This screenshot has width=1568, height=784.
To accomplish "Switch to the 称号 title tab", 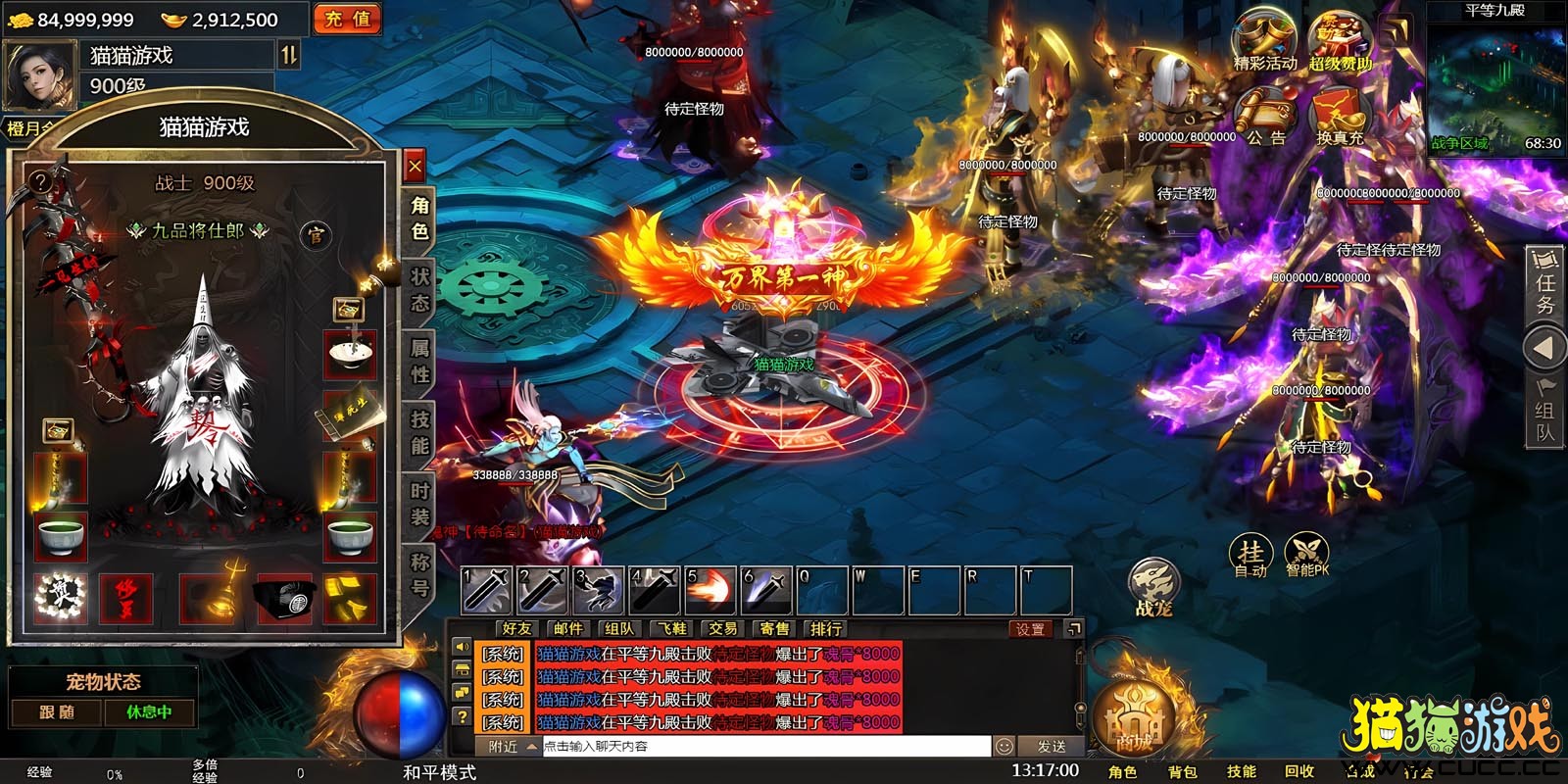I will tap(419, 574).
